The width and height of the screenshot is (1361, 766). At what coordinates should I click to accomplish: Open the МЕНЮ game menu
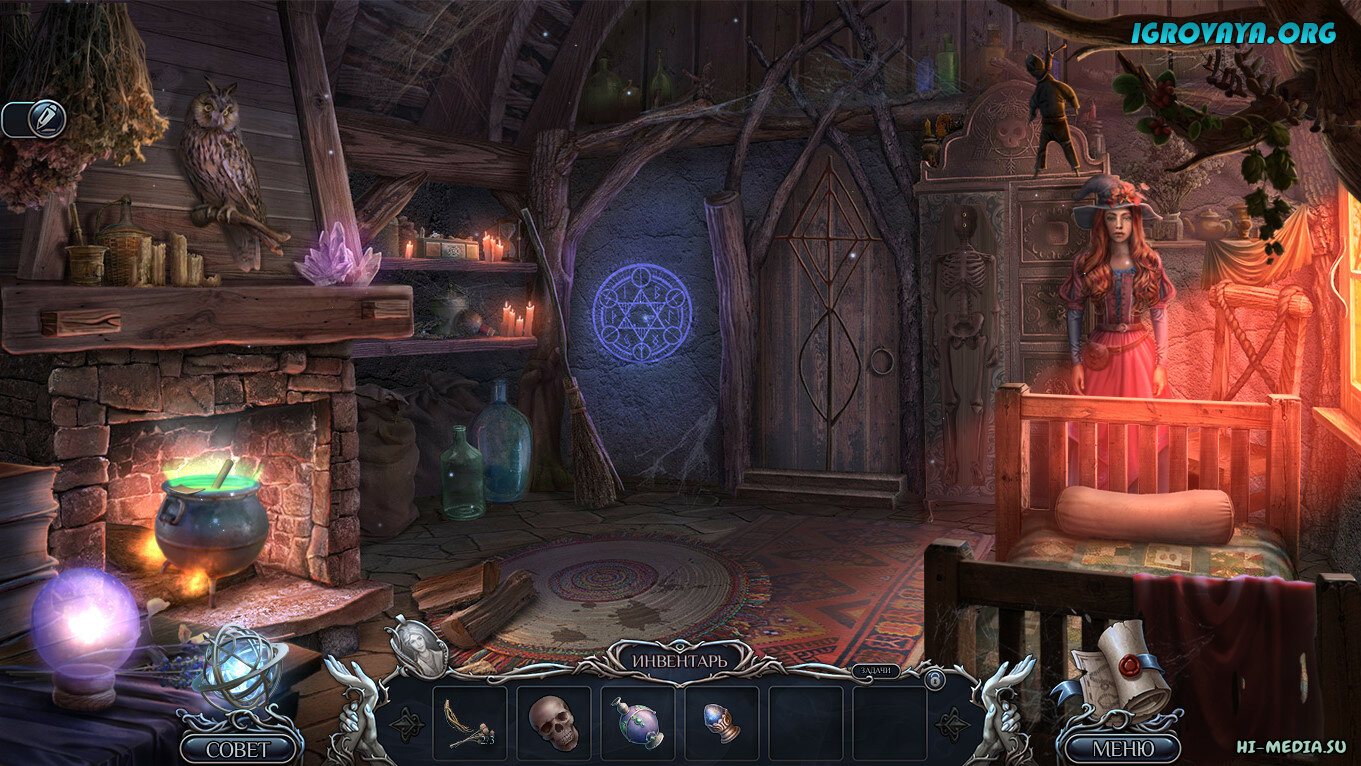[x=1121, y=747]
